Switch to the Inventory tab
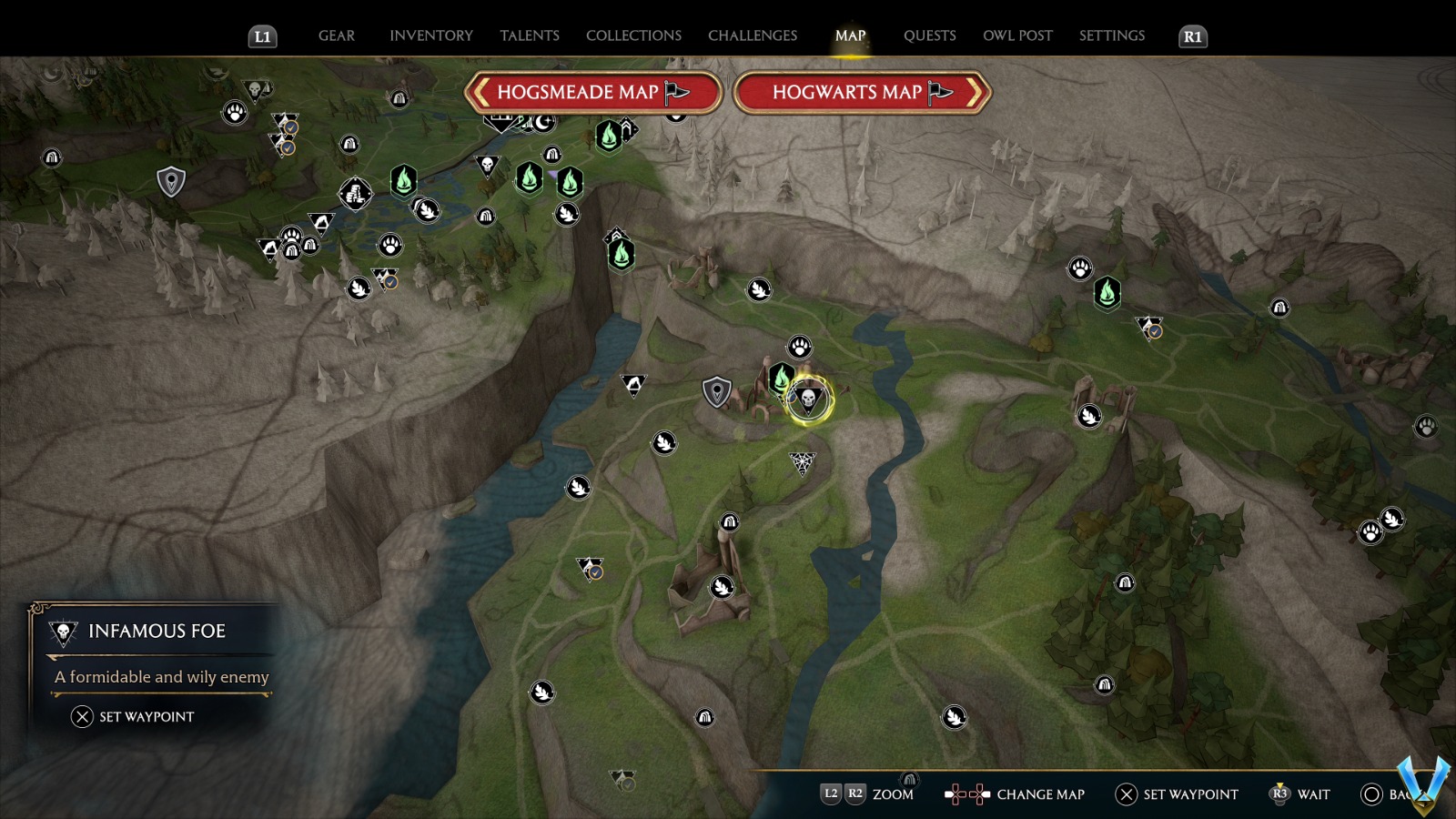This screenshot has height=819, width=1456. coord(430,35)
